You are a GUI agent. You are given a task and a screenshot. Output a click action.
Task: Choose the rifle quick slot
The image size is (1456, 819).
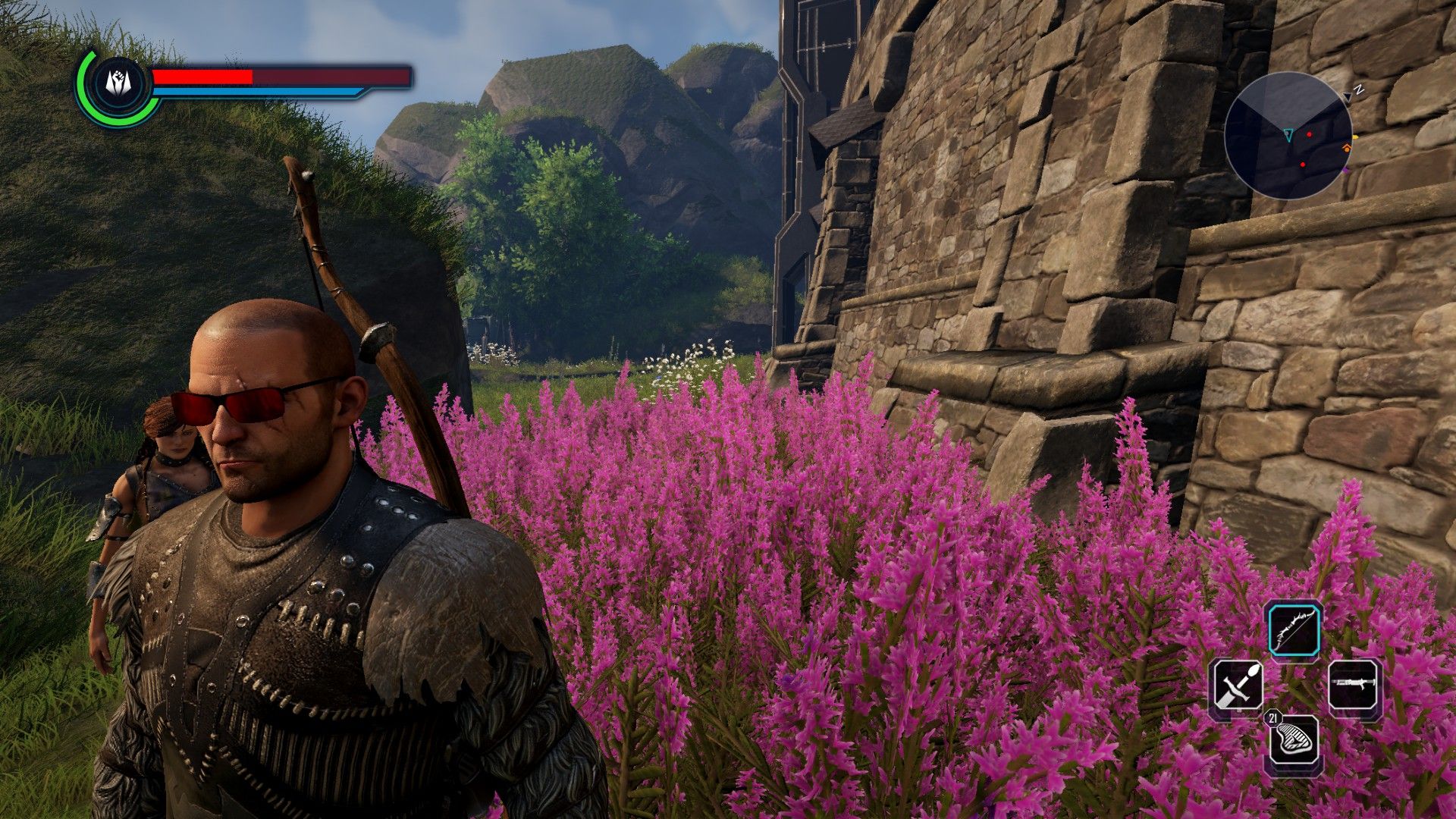[x=1355, y=685]
